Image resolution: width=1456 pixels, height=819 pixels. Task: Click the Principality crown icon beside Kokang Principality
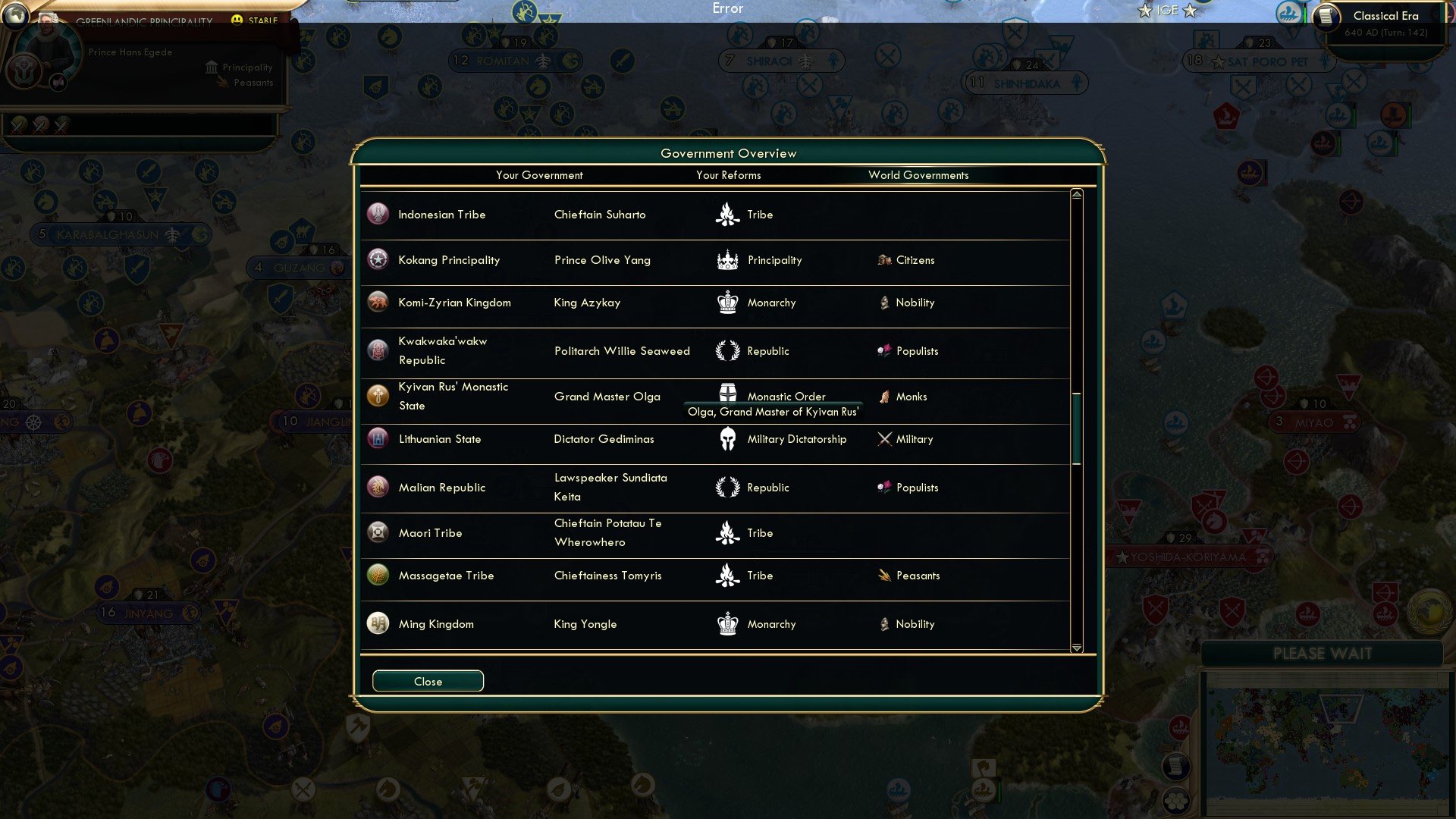pos(726,260)
